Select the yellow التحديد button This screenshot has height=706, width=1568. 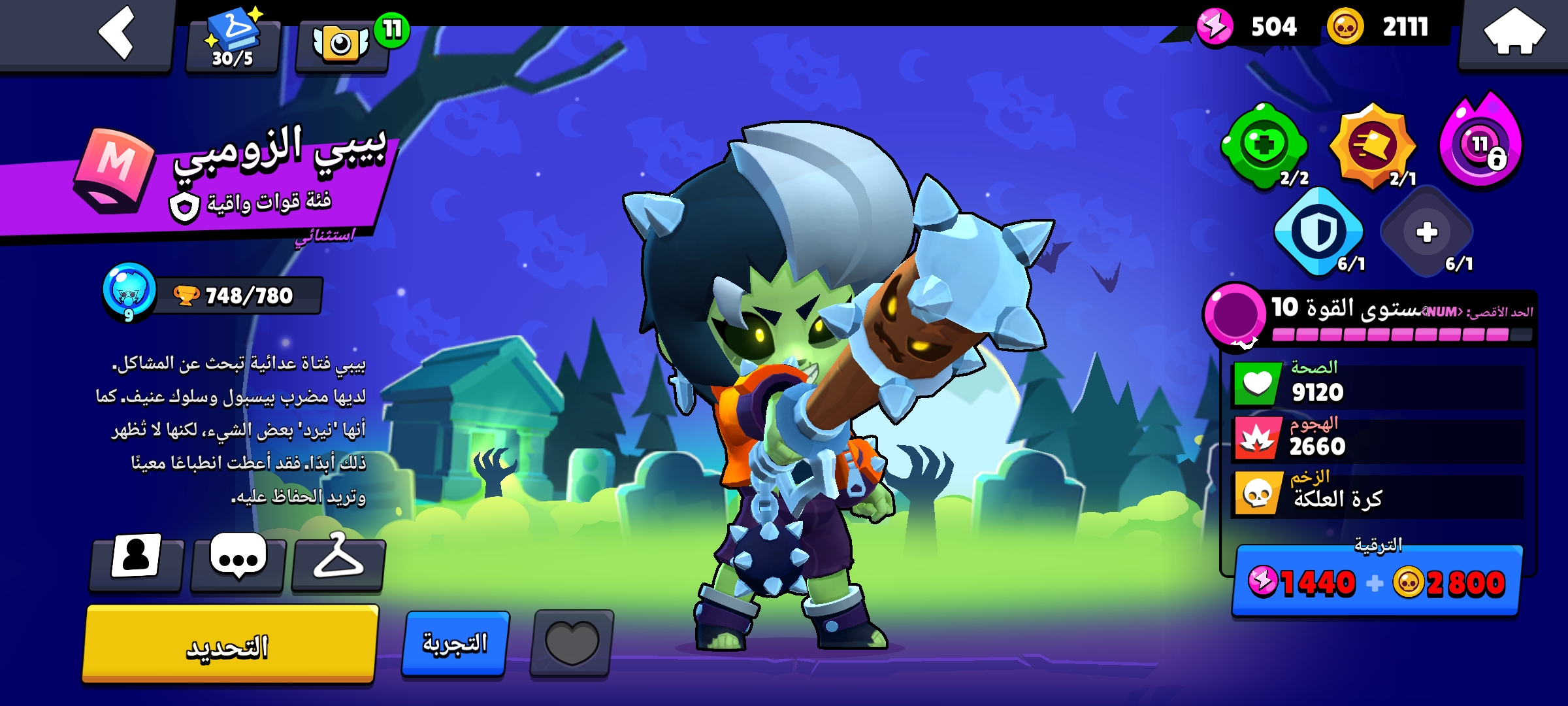pyautogui.click(x=229, y=645)
